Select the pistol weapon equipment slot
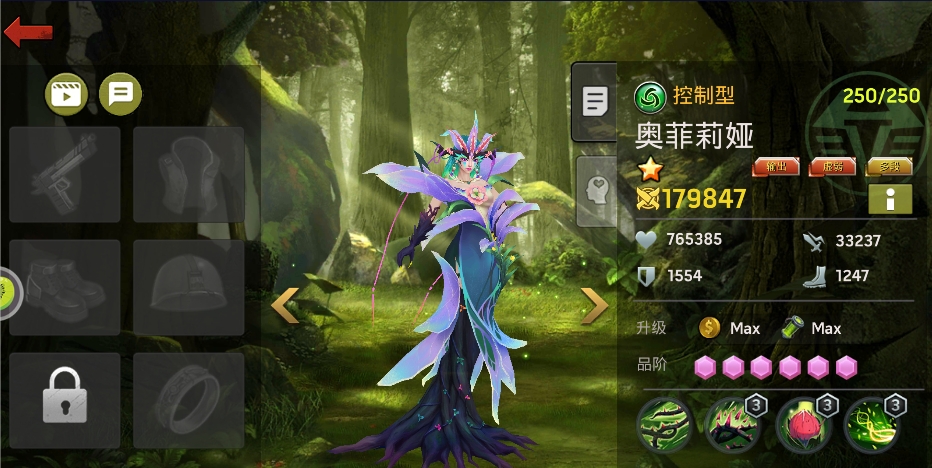The image size is (932, 468). [65, 174]
